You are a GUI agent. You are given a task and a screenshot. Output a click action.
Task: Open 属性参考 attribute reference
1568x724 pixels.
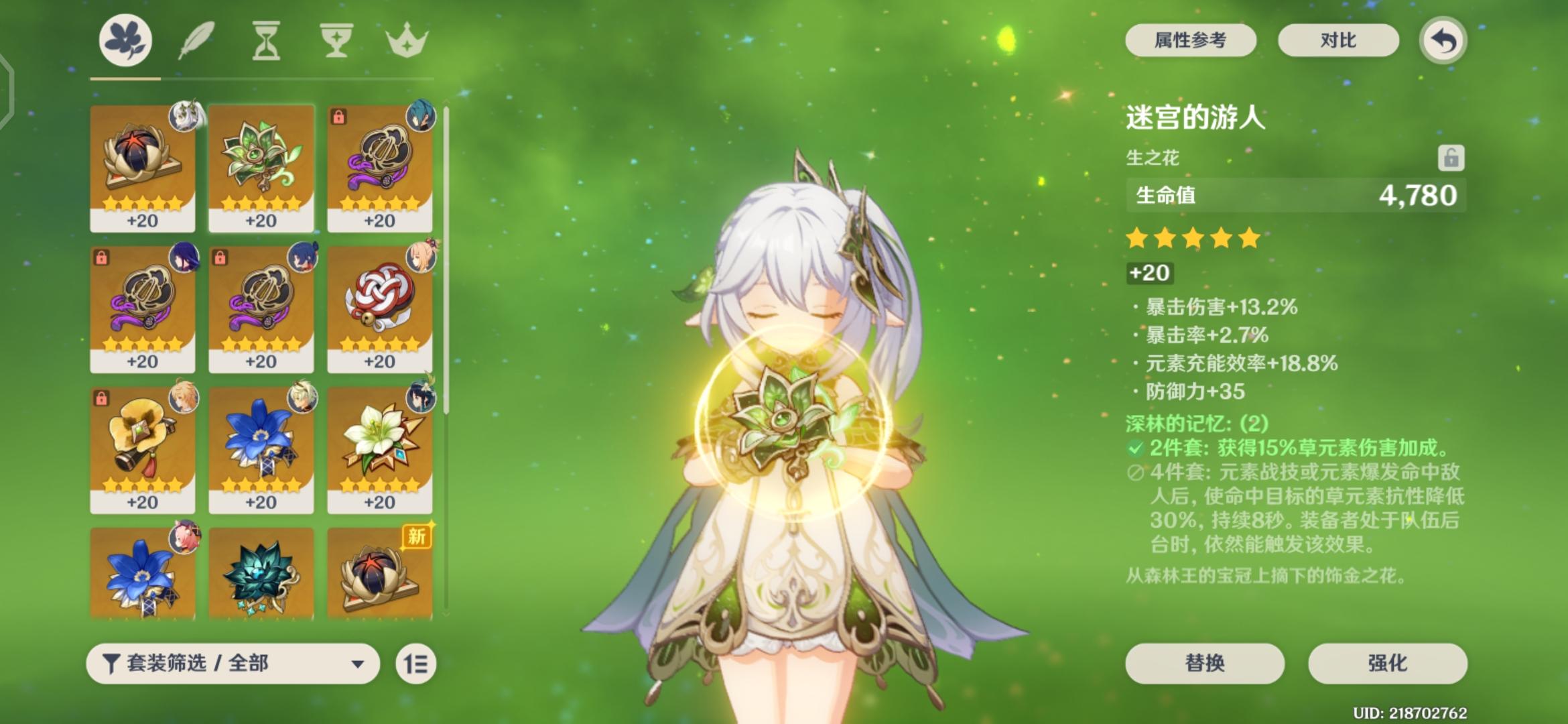(1191, 40)
